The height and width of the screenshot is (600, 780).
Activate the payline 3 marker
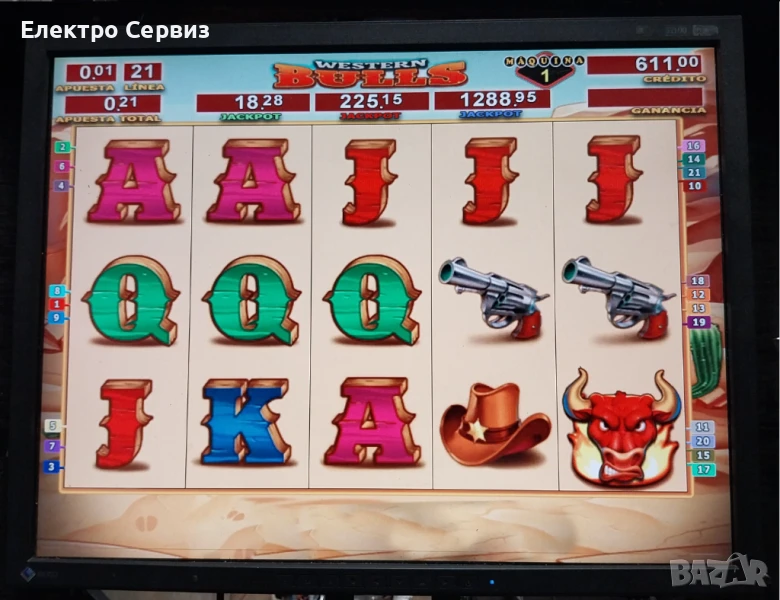[52, 466]
